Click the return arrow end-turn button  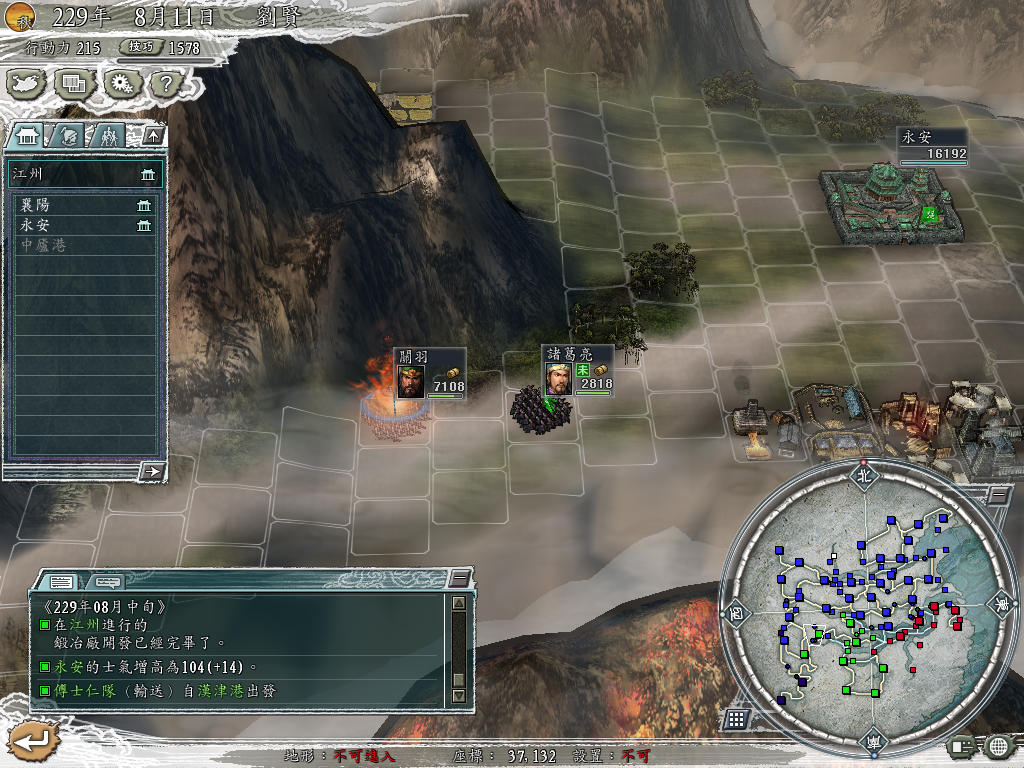pos(33,742)
